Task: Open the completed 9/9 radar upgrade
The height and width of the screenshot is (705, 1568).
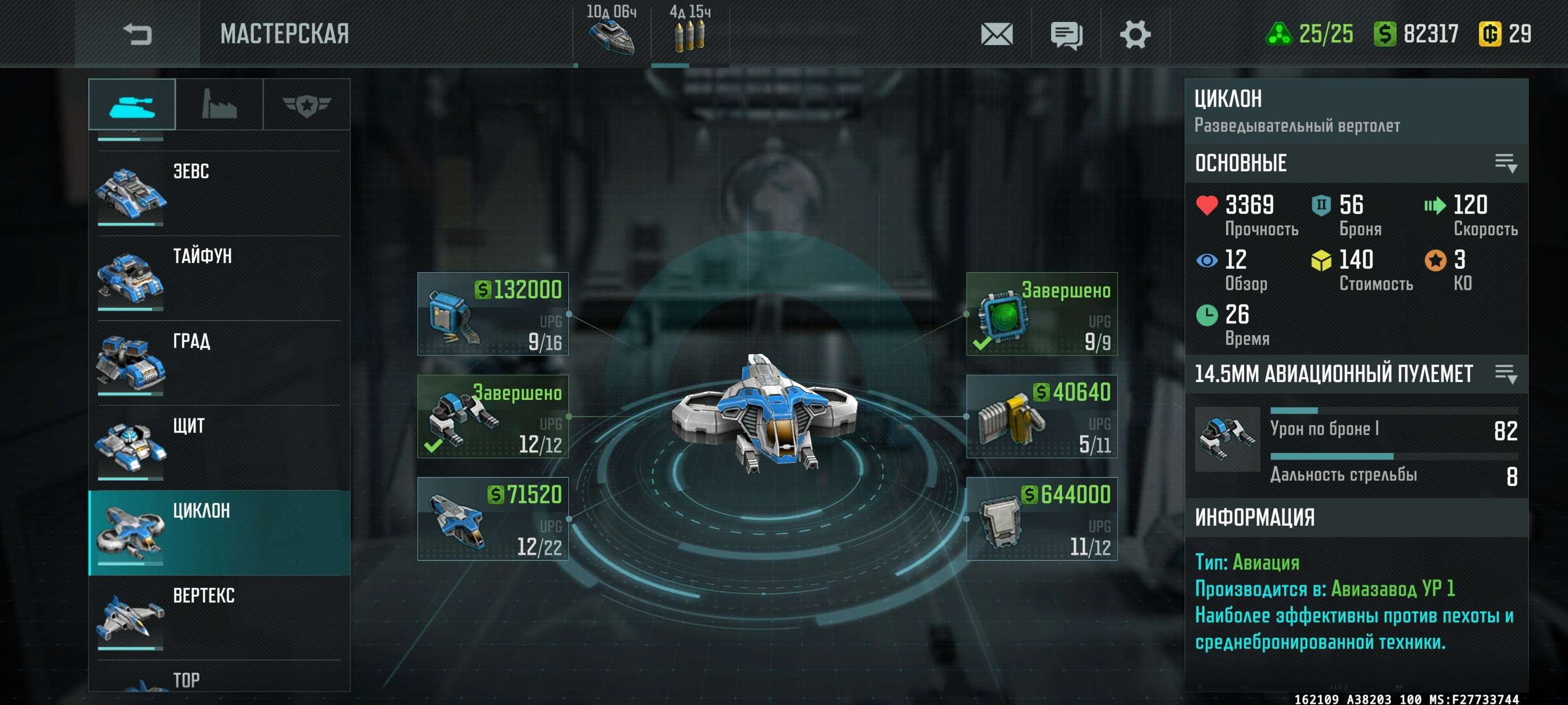Action: pos(1041,314)
